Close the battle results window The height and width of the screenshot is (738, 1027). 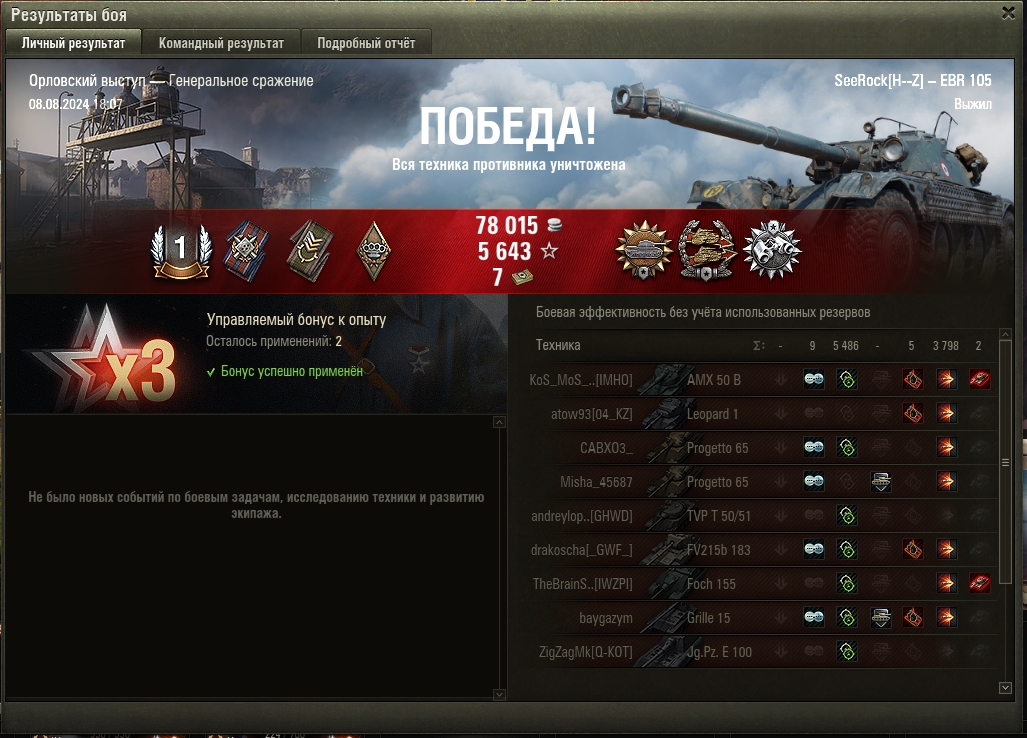[x=1008, y=13]
